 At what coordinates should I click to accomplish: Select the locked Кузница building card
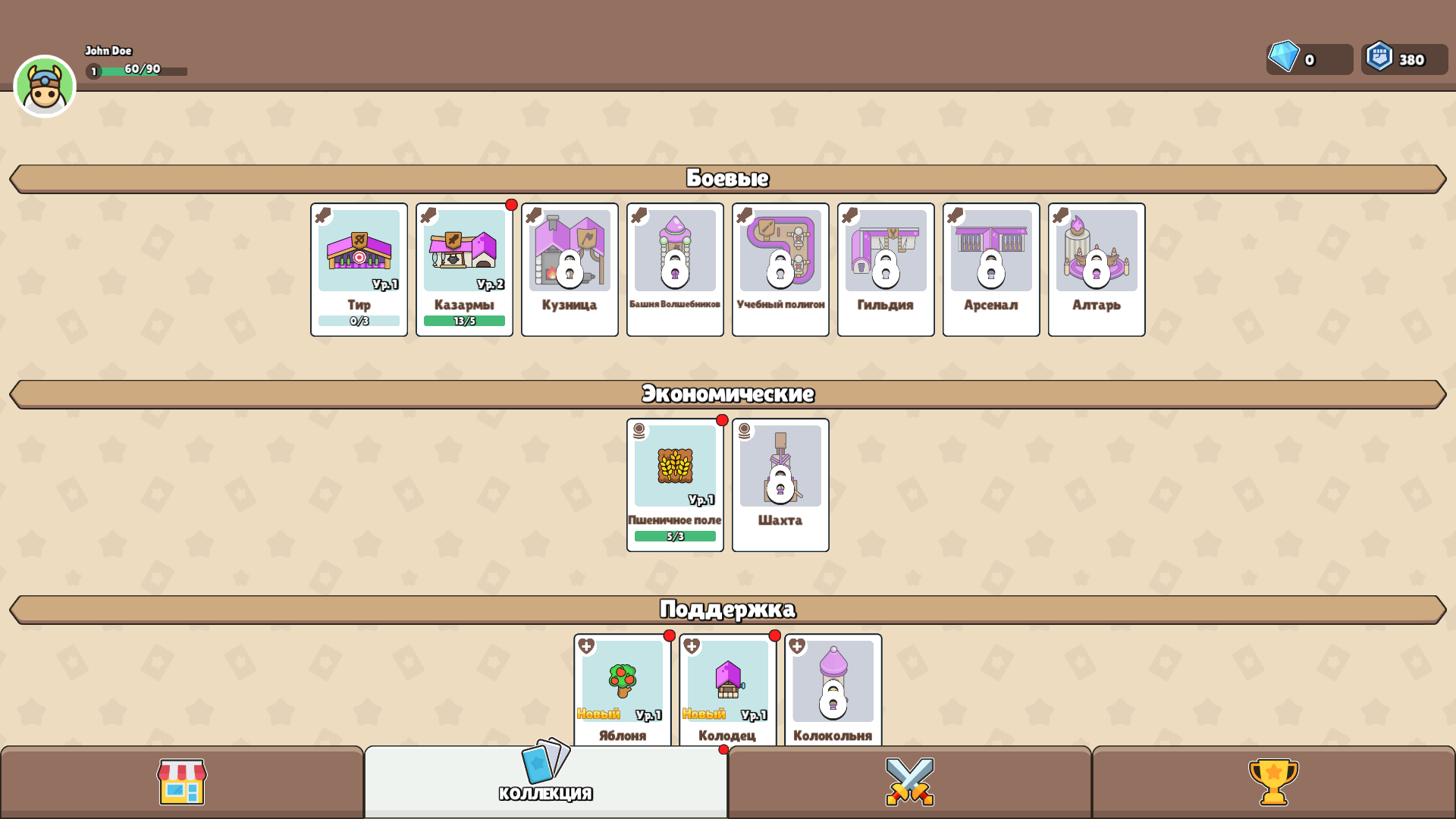point(570,268)
